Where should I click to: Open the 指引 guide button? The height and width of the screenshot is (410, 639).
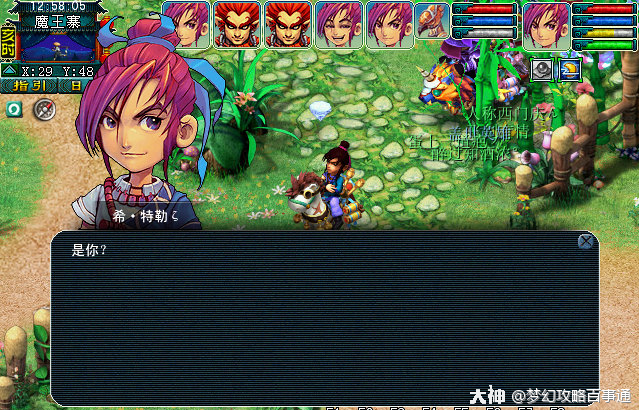(28, 87)
